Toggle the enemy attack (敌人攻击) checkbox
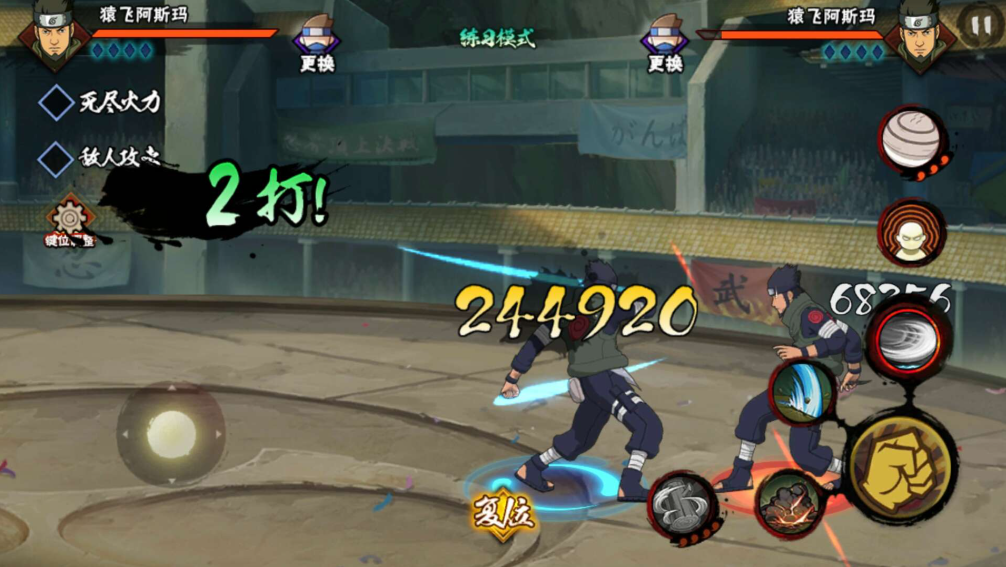1006x567 pixels. [56, 157]
